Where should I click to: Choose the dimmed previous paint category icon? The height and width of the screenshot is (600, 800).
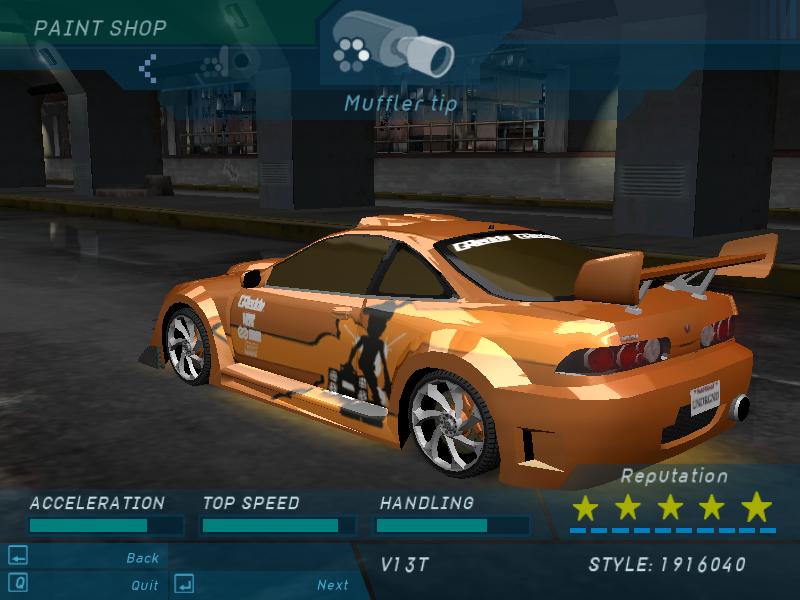(x=212, y=68)
